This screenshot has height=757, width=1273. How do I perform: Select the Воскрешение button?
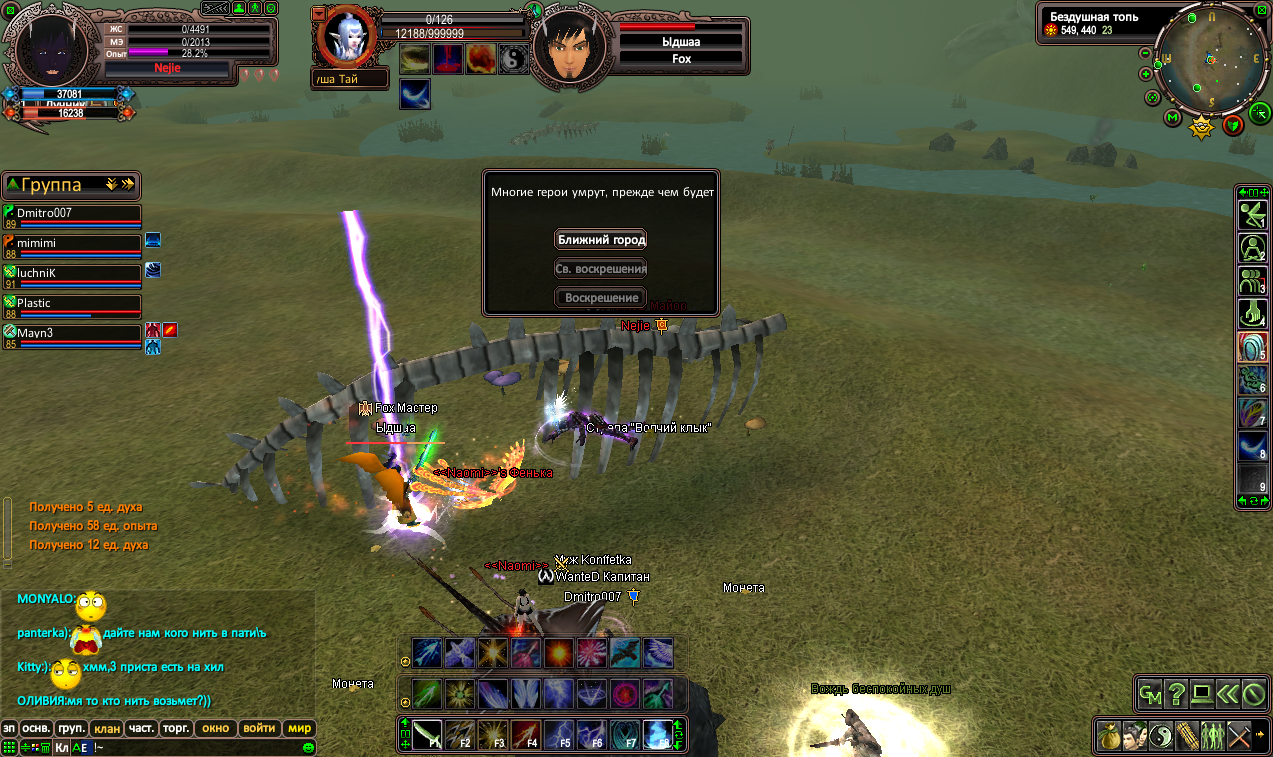[601, 298]
